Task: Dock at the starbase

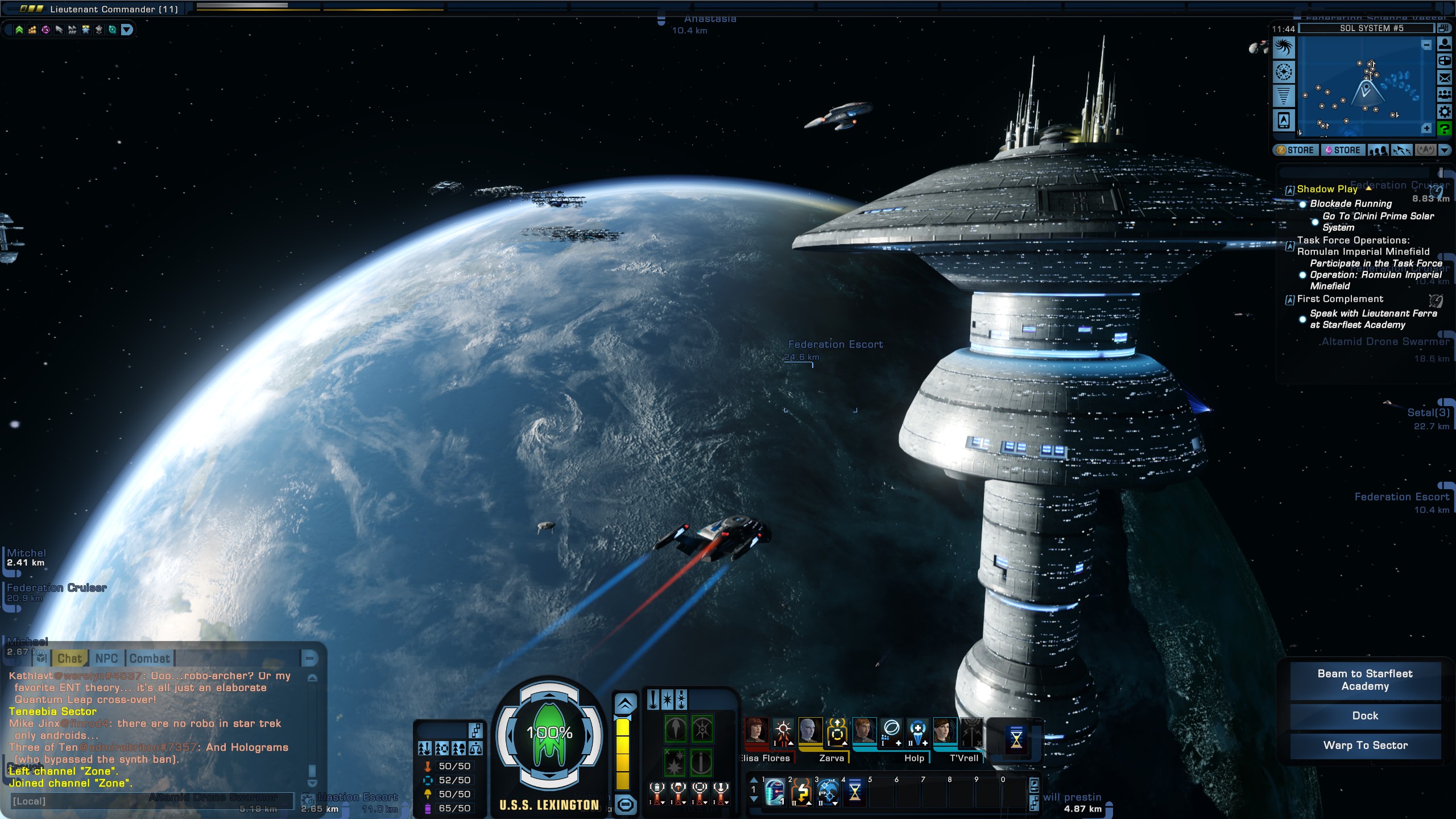Action: coord(1365,716)
